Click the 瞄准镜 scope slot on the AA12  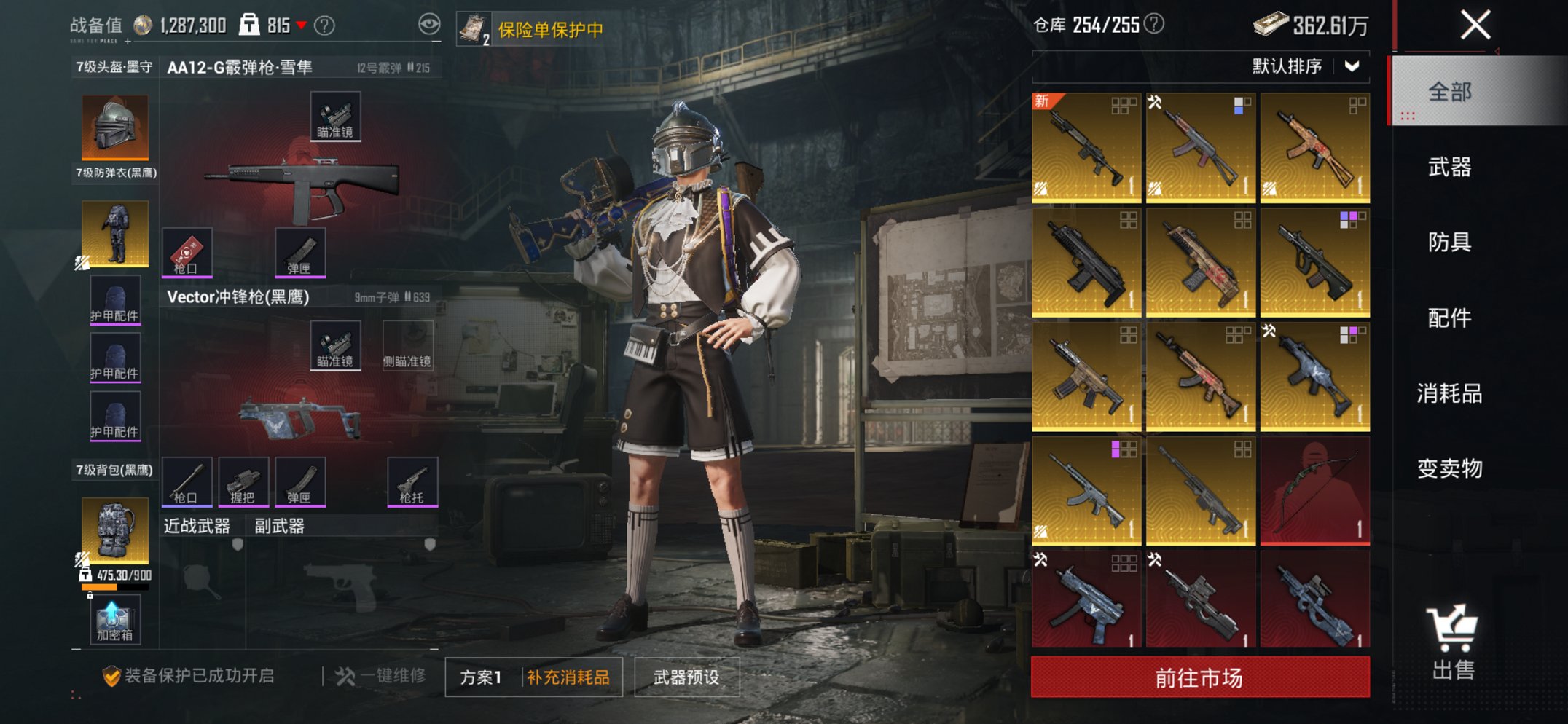click(336, 115)
